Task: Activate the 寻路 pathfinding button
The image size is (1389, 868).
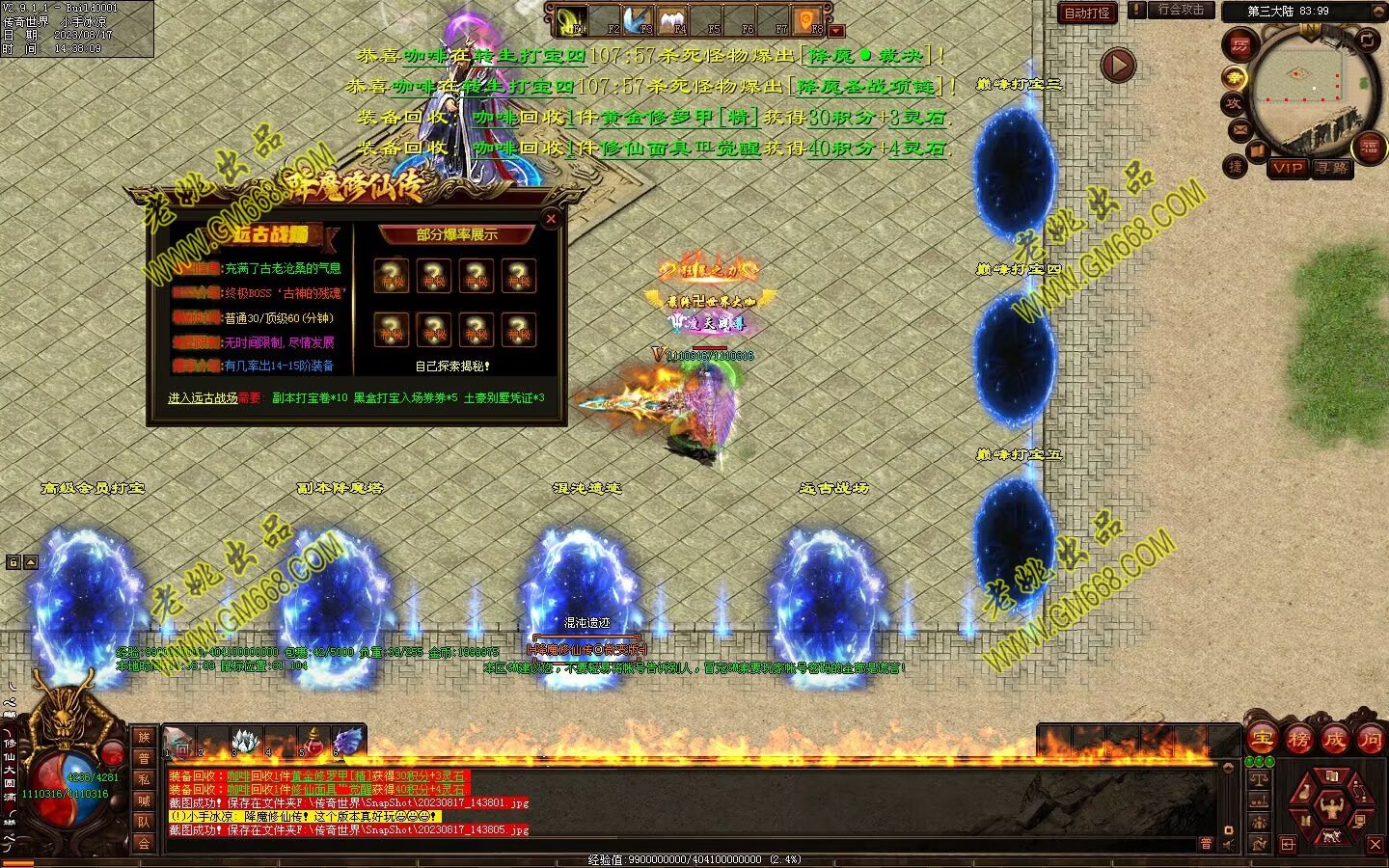Action: [x=1332, y=168]
